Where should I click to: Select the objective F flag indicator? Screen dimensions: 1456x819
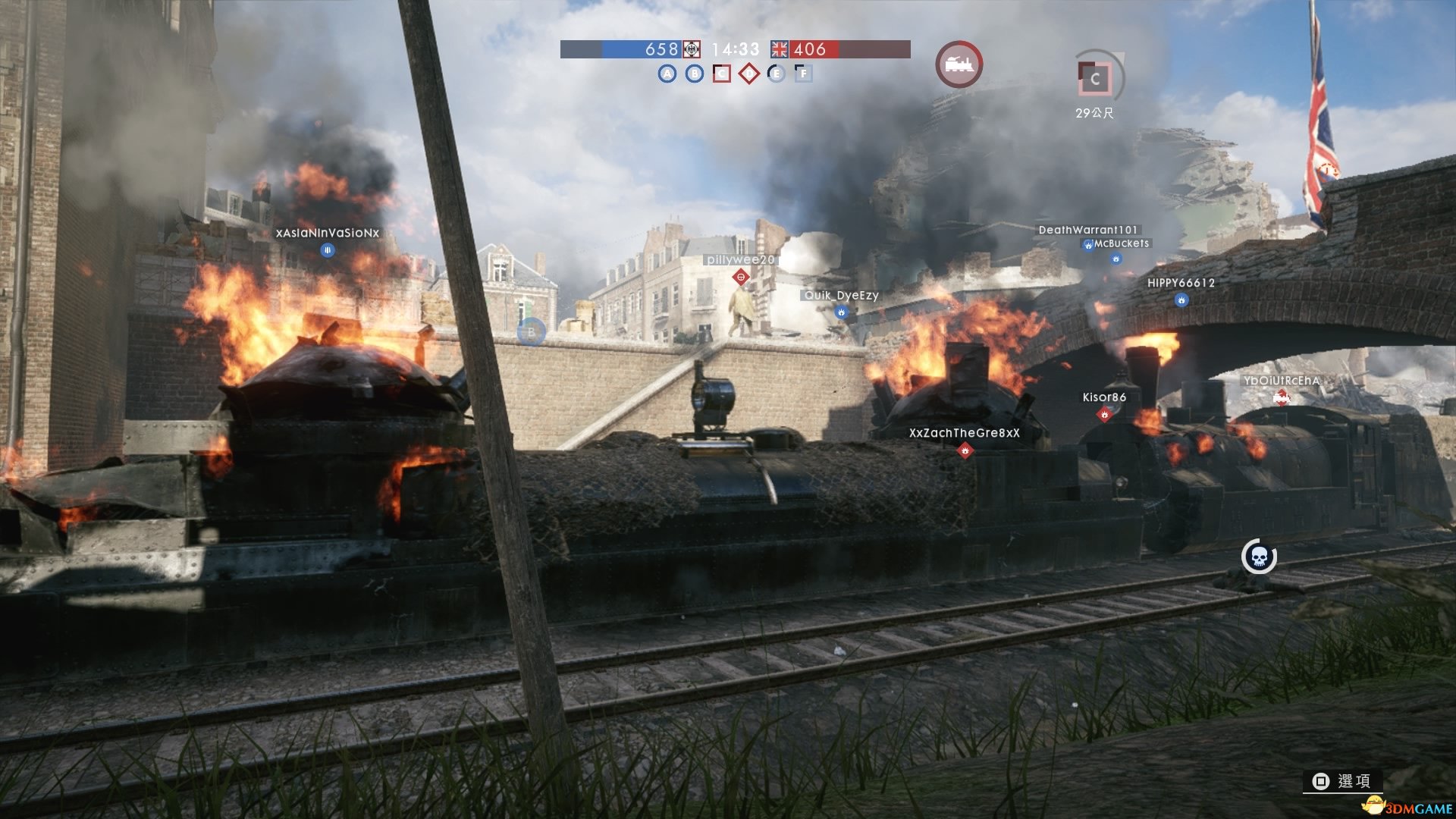click(x=803, y=74)
